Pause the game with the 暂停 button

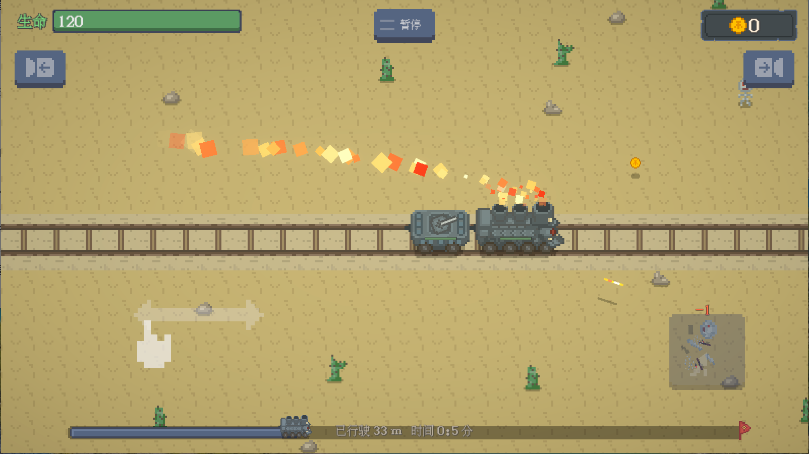coord(404,25)
